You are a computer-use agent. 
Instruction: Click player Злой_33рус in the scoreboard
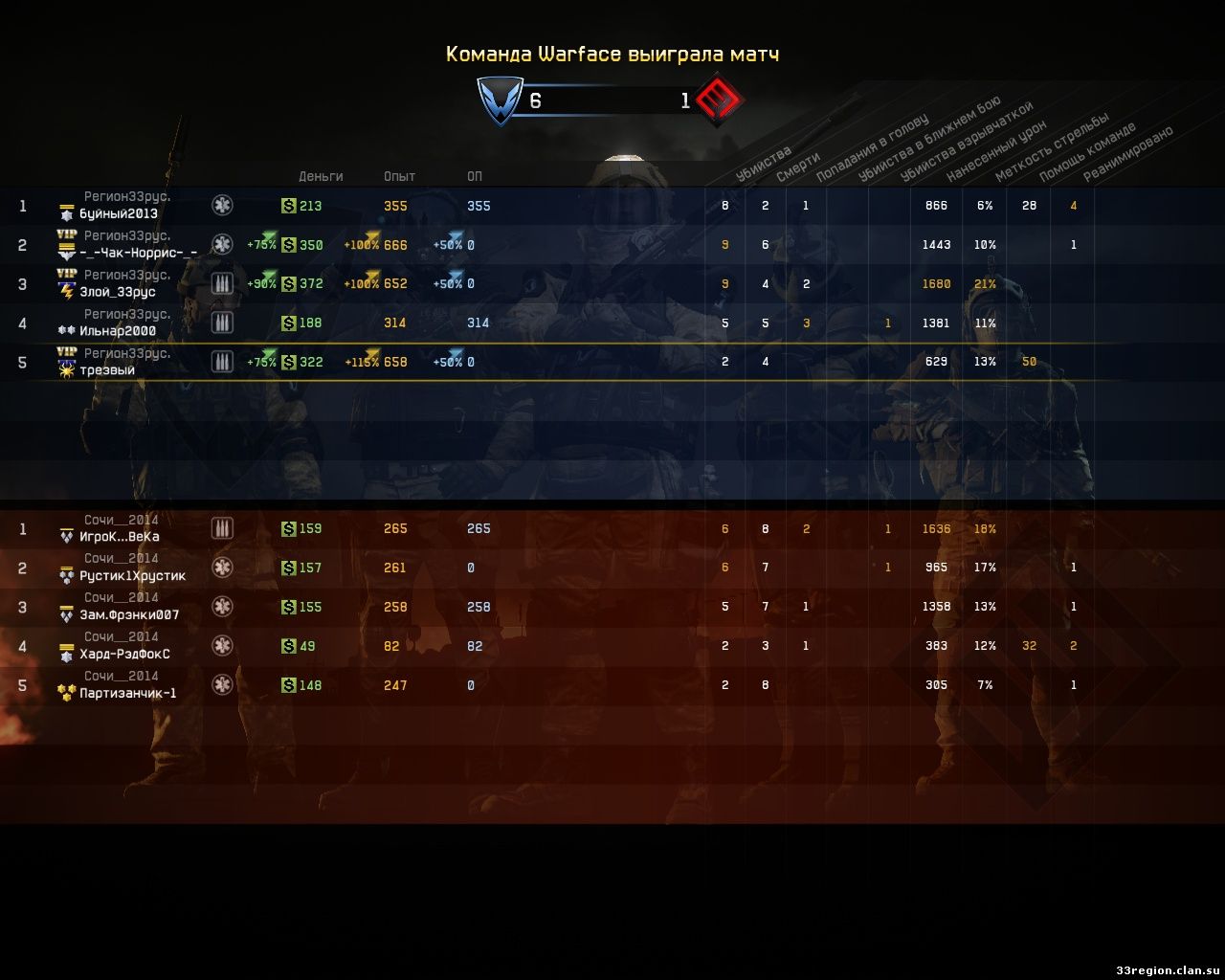pyautogui.click(x=118, y=292)
